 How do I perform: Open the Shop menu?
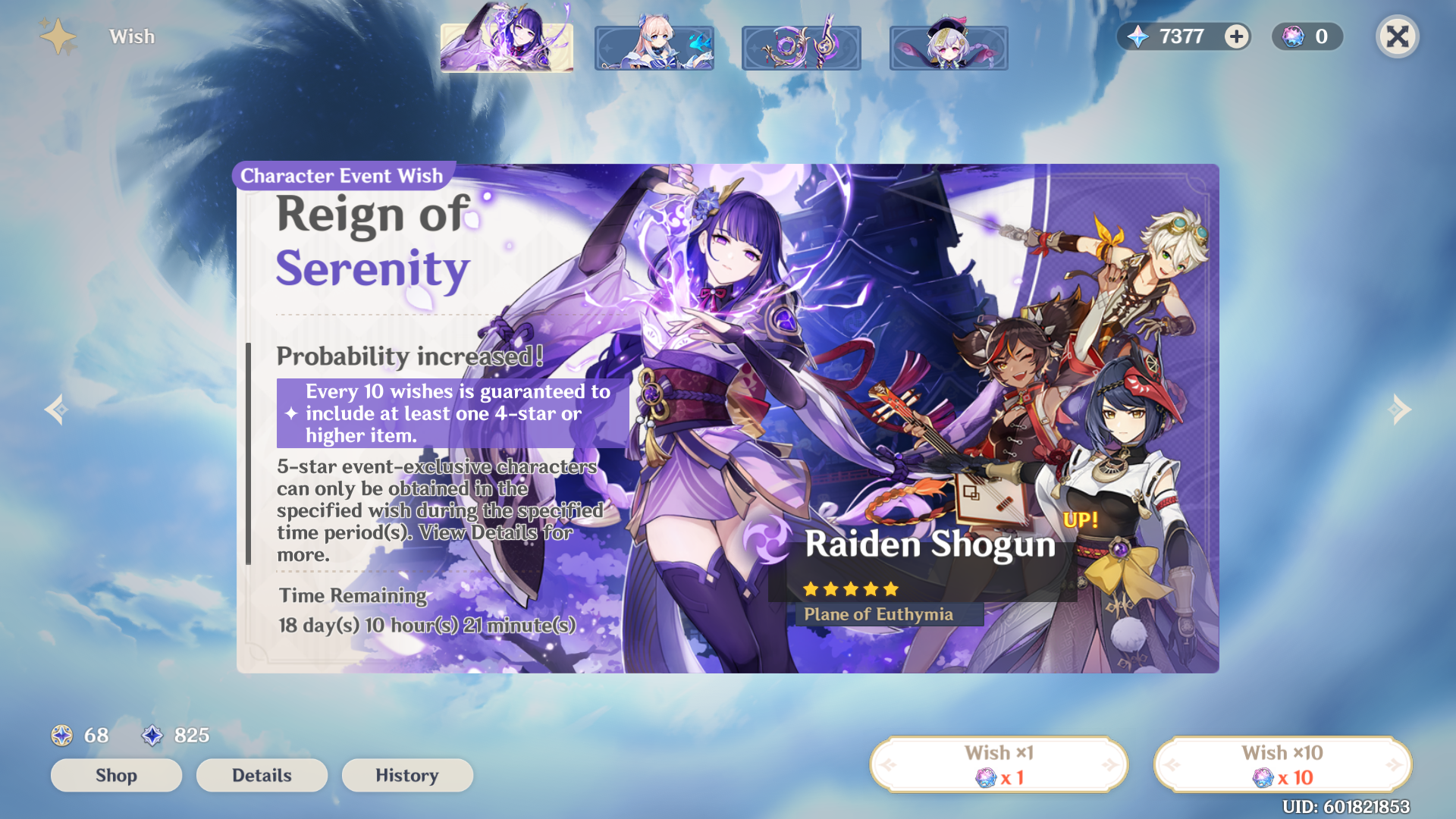click(x=115, y=775)
